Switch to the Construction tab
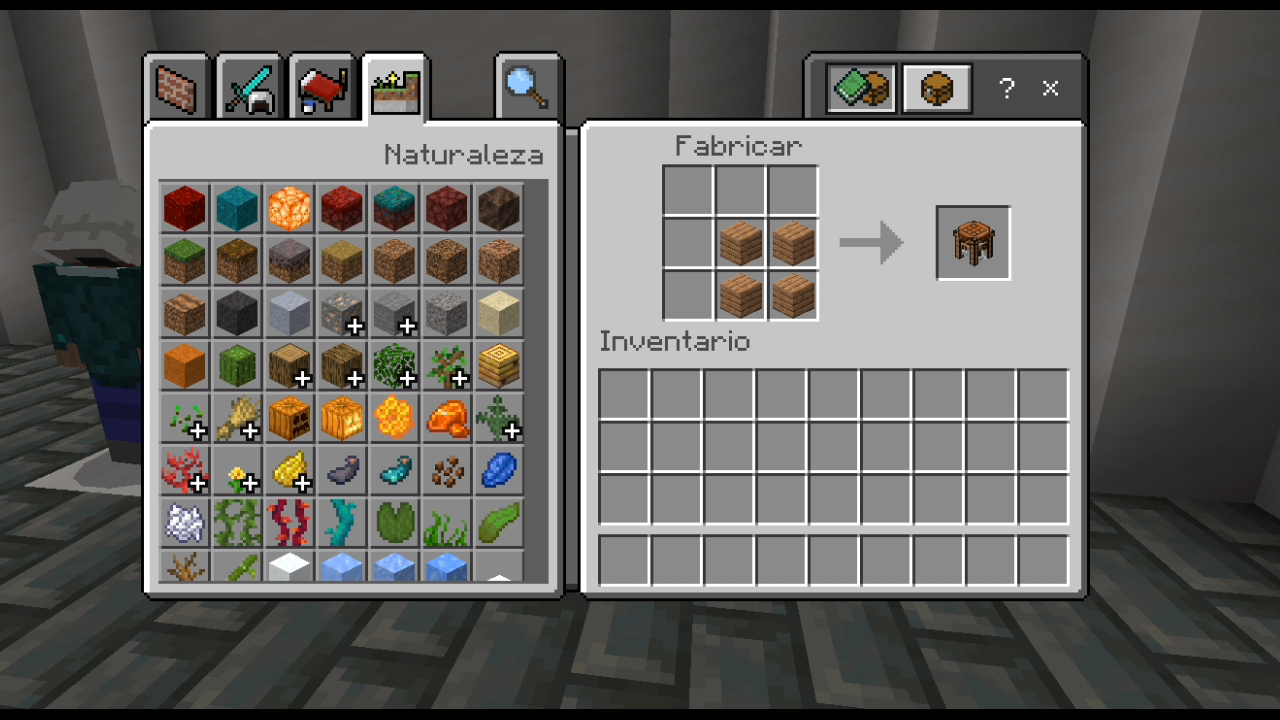 [175, 88]
